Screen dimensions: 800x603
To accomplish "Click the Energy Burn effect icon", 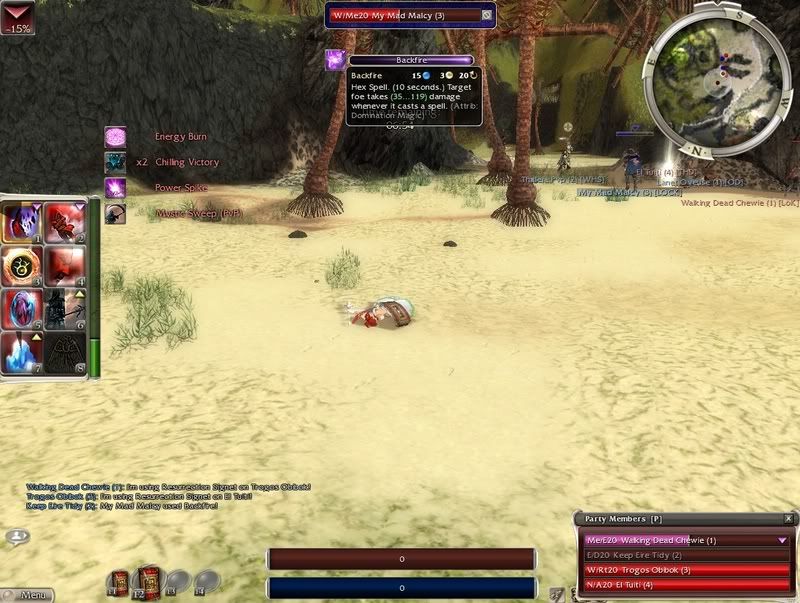I will click(116, 137).
